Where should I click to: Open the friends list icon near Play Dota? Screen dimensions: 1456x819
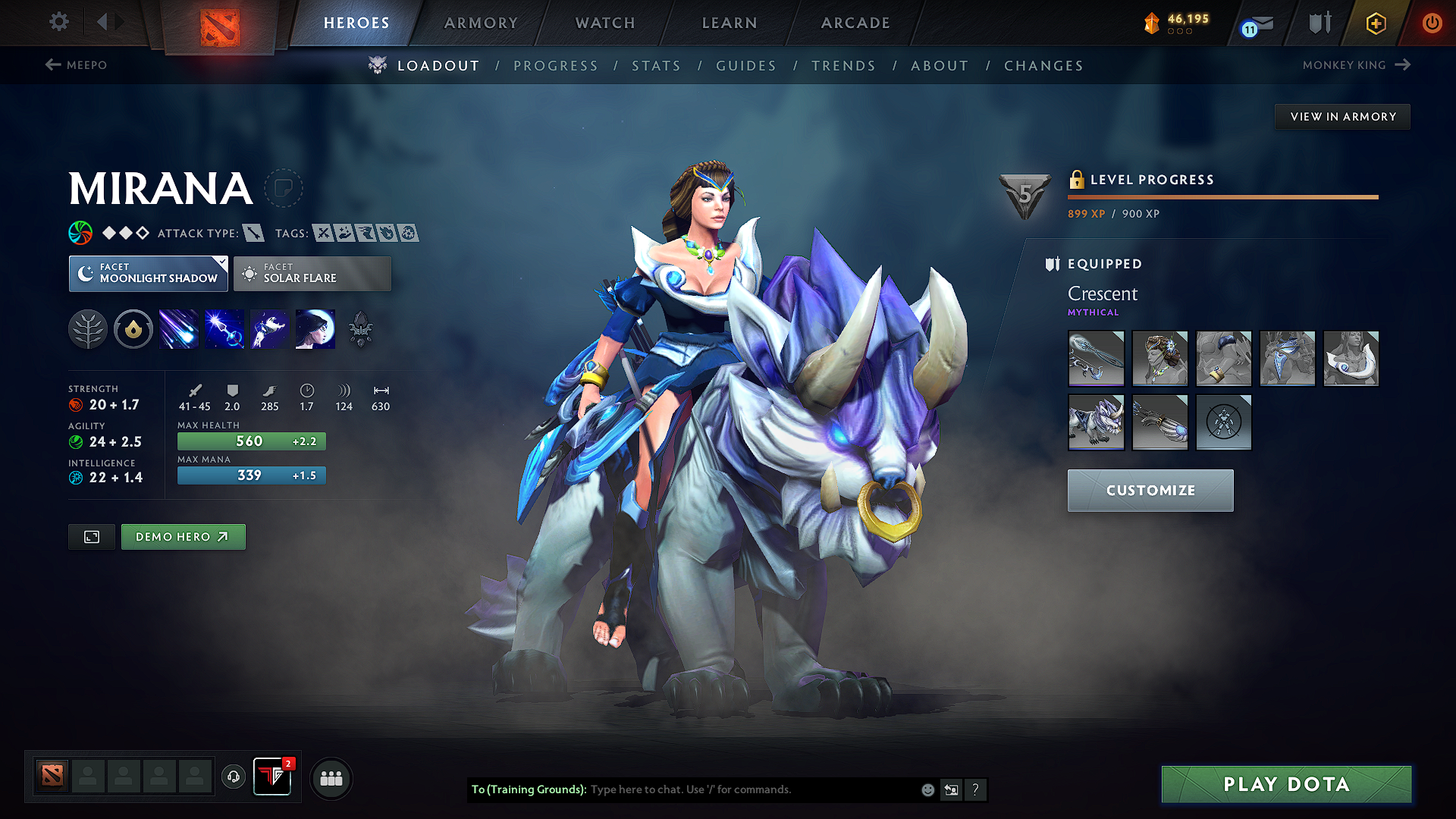pyautogui.click(x=331, y=778)
